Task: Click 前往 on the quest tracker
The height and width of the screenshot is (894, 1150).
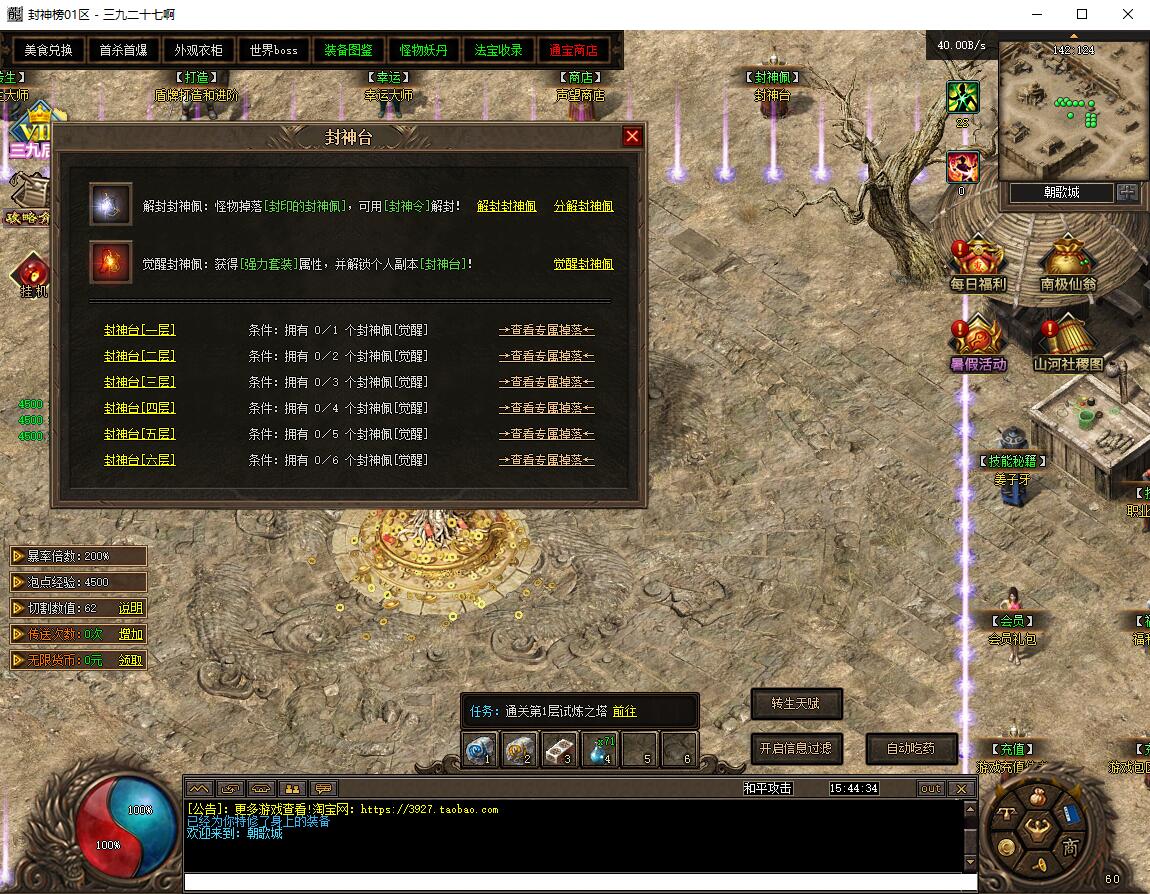Action: pos(624,711)
